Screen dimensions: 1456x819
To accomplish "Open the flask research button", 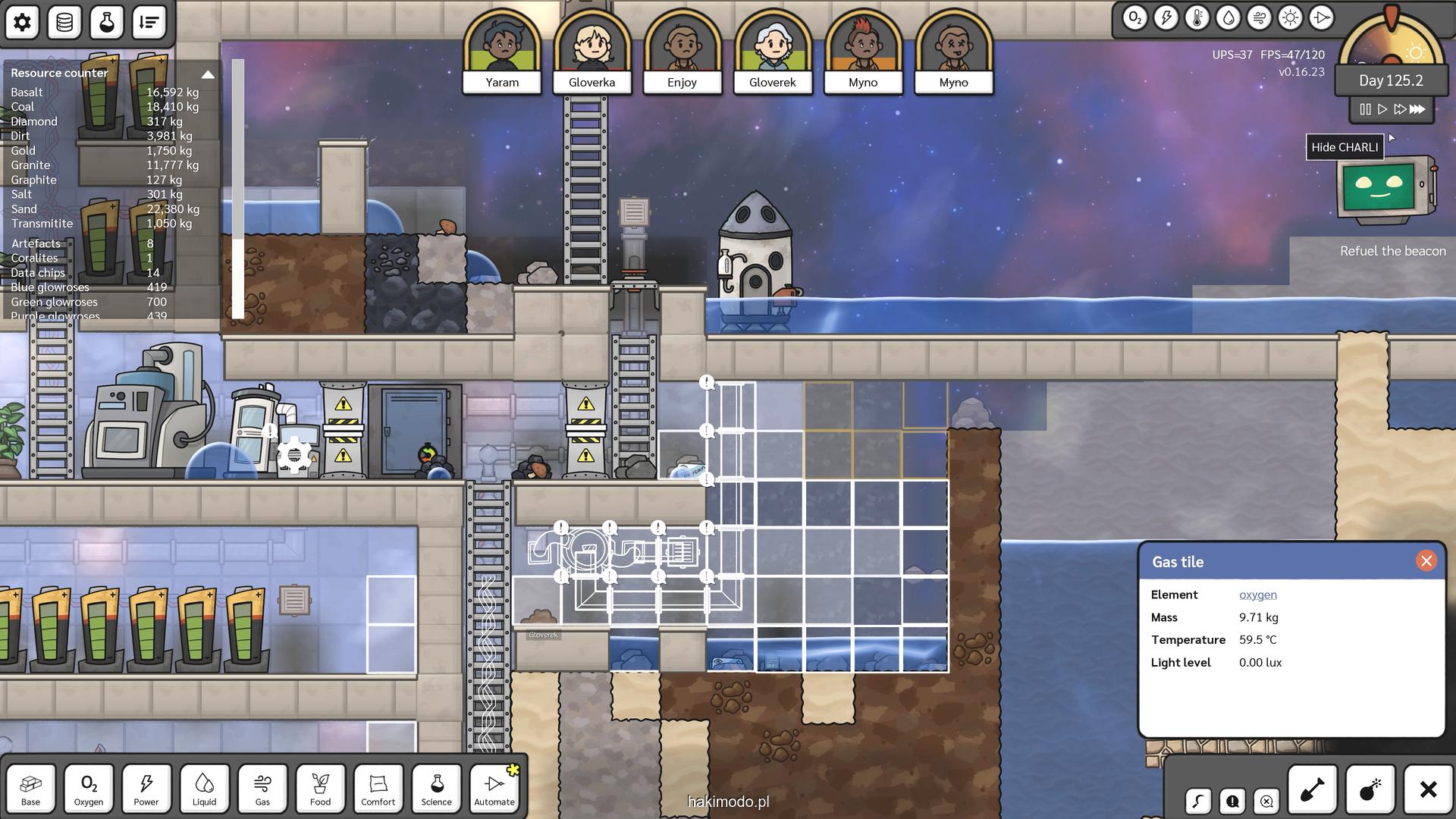I will click(107, 22).
